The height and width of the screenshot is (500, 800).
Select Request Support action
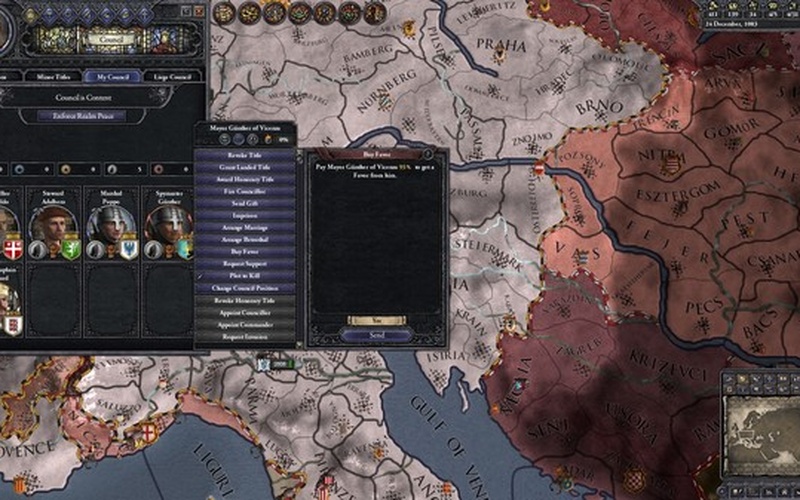tap(245, 264)
